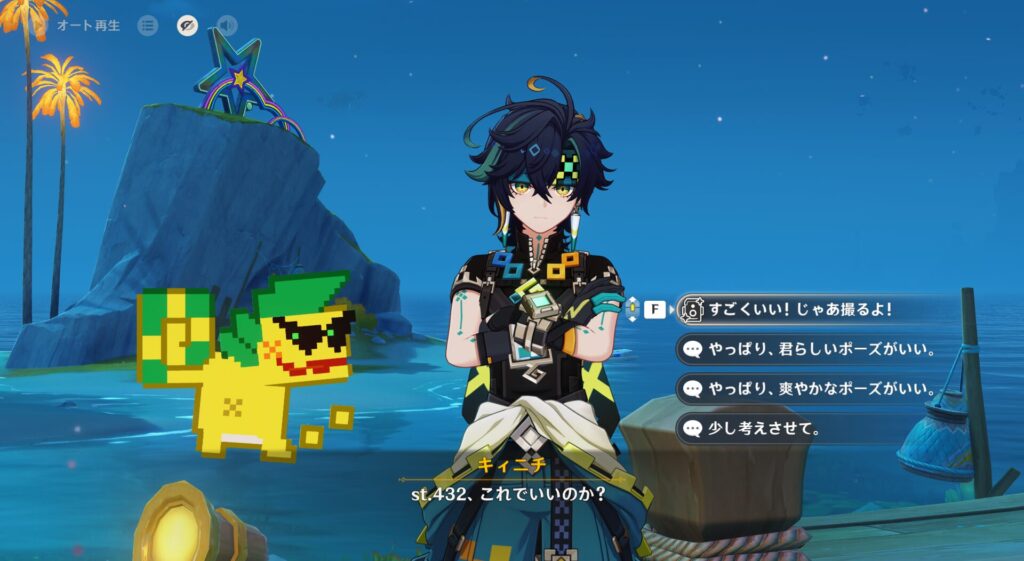Hide the interface with the eye icon
This screenshot has height=561, width=1024.
(187, 25)
